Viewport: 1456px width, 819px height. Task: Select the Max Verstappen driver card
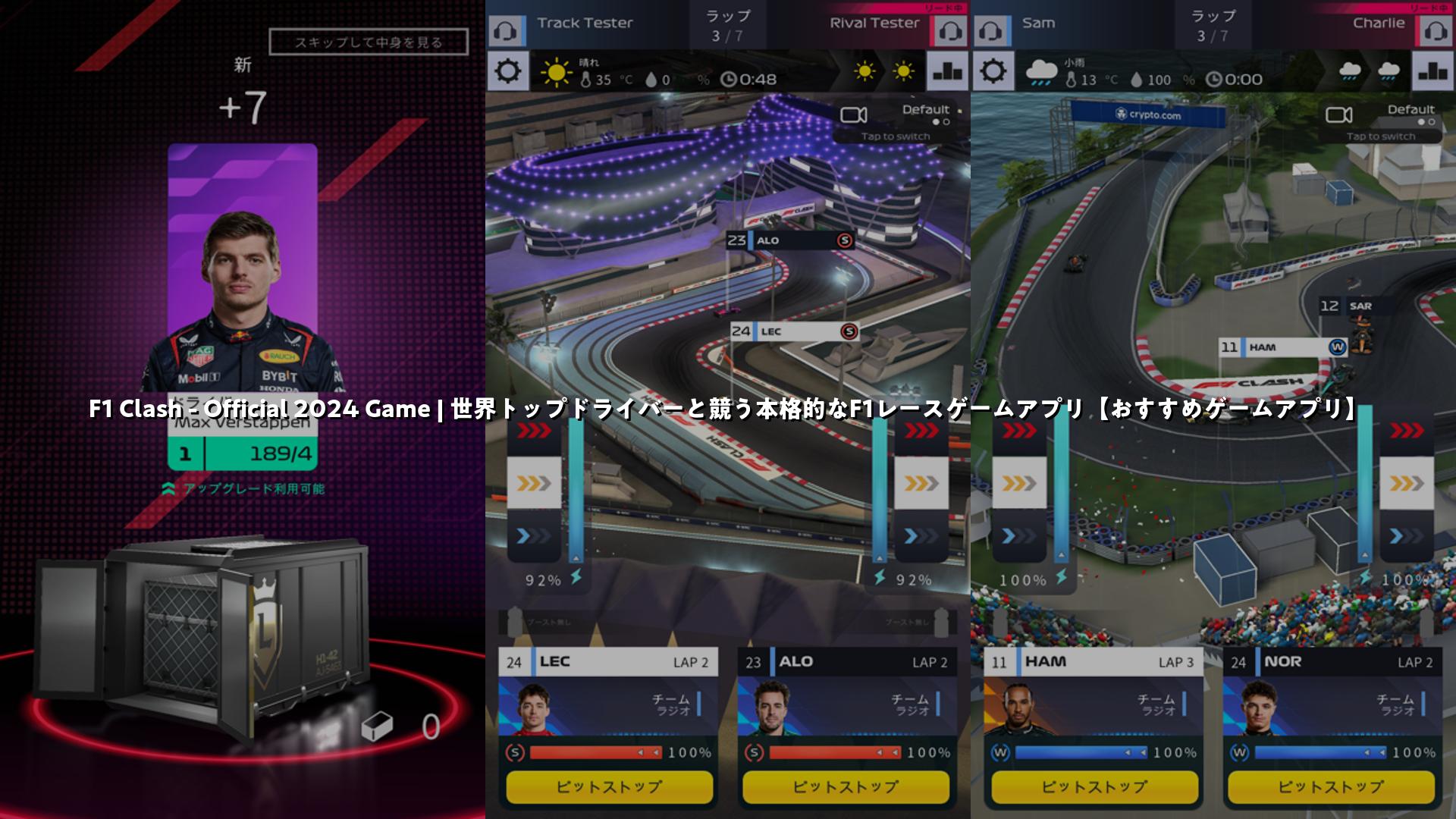pyautogui.click(x=243, y=303)
